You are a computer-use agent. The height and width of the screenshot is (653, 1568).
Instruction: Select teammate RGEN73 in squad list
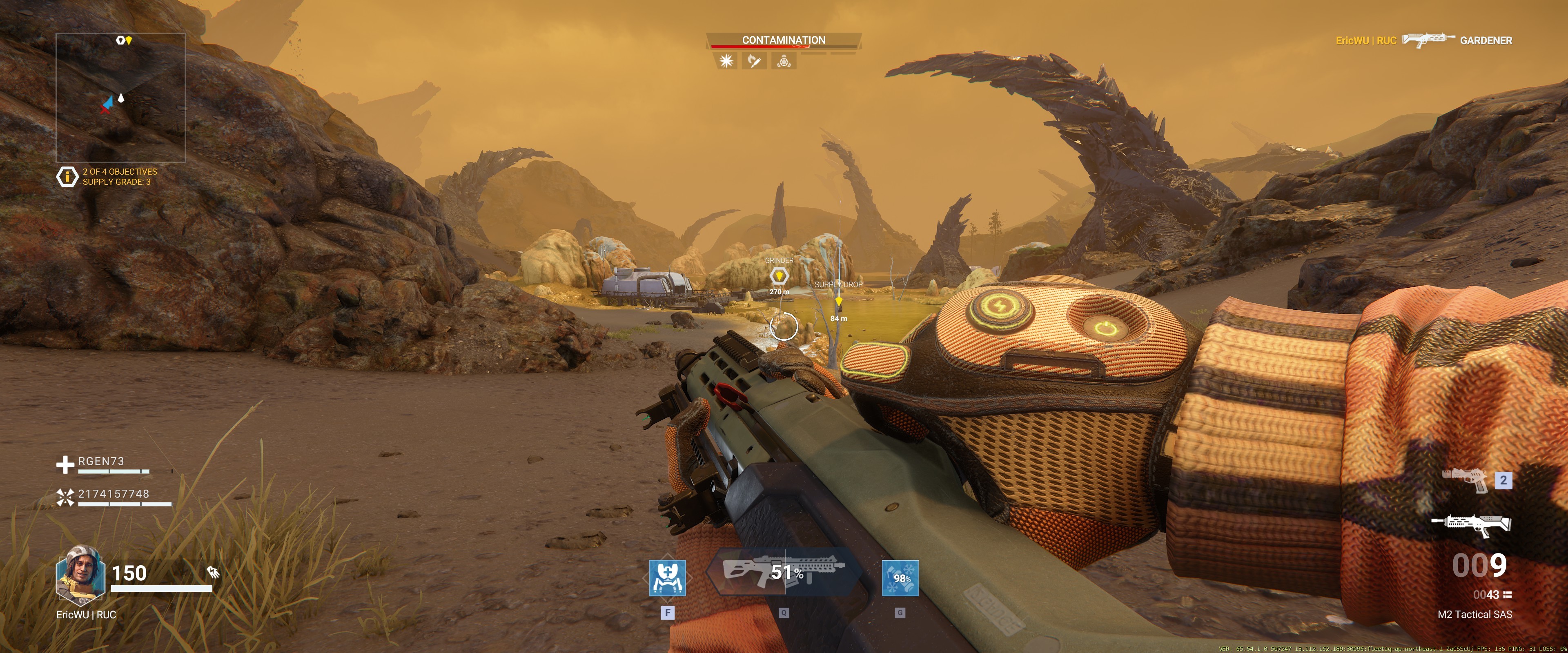tap(101, 461)
